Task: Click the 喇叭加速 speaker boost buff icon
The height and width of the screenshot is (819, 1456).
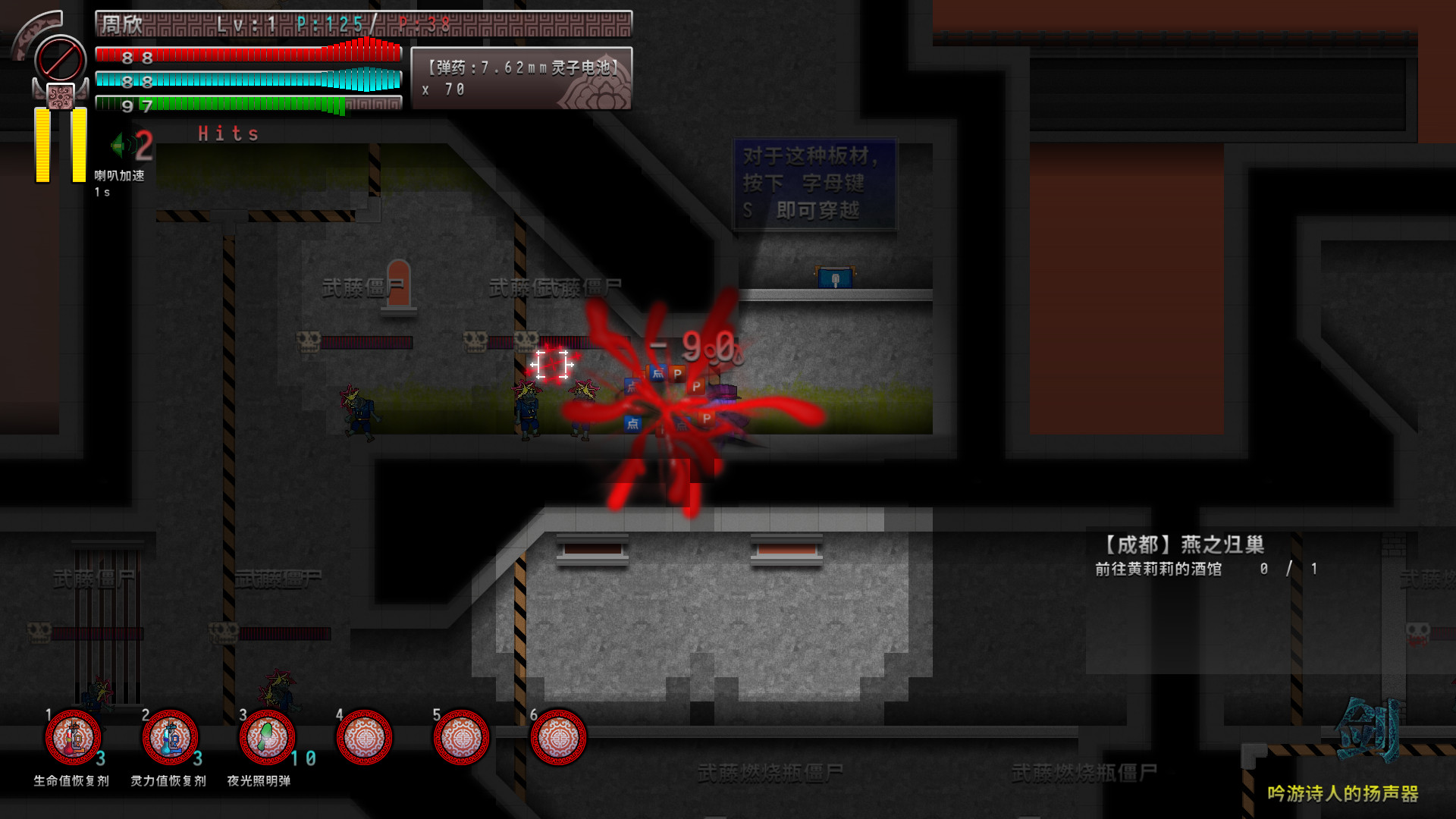Action: pyautogui.click(x=125, y=146)
